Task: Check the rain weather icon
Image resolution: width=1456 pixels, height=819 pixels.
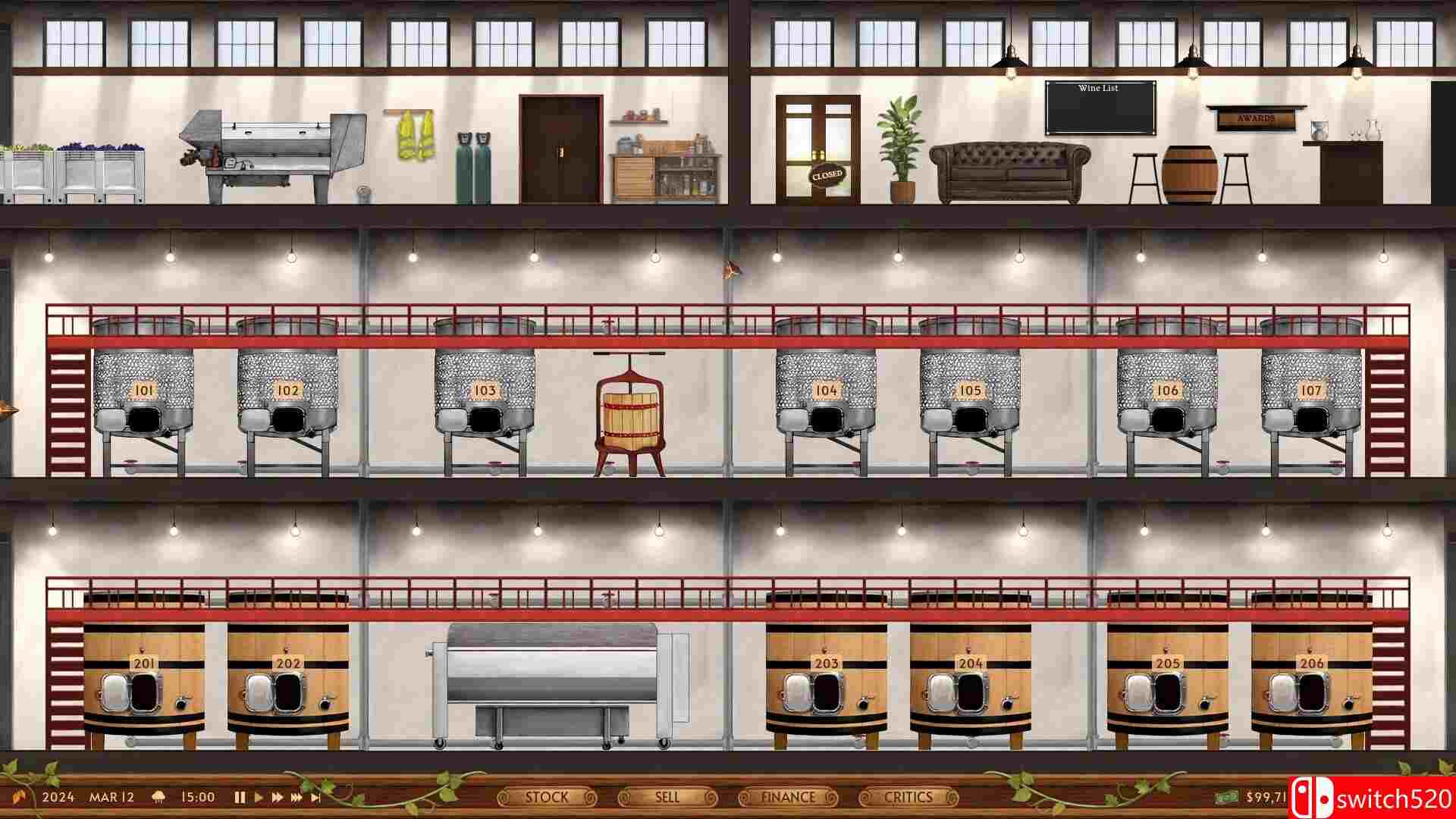Action: click(x=158, y=797)
